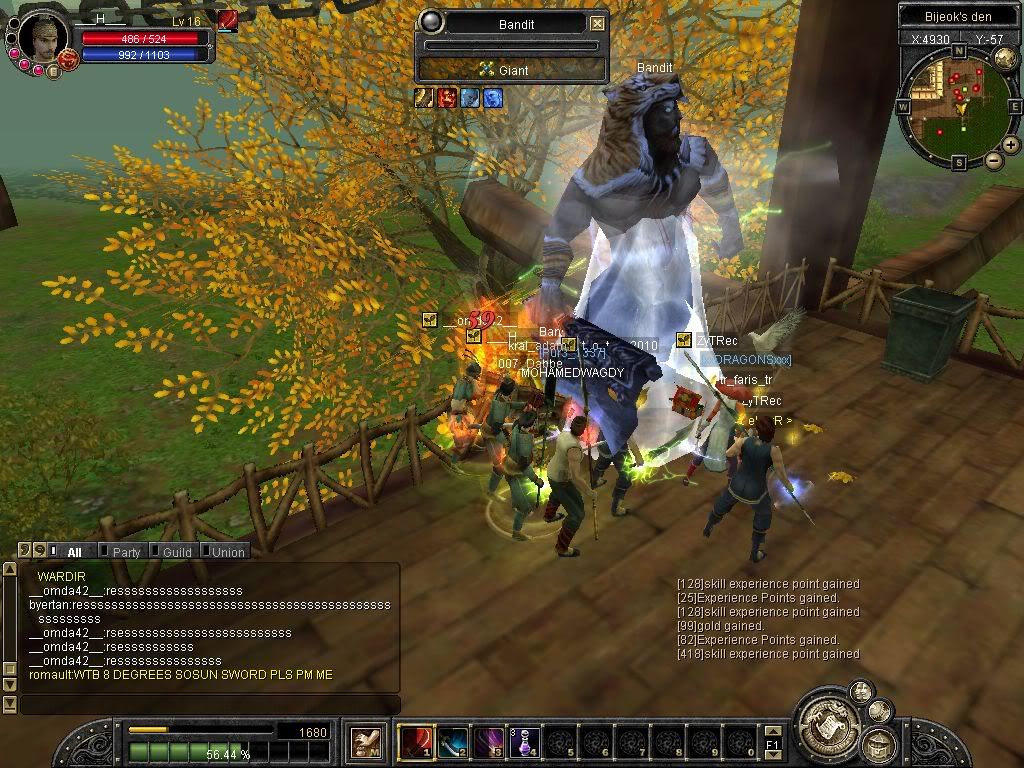1024x768 pixels.
Task: Switch to the Party chat tab
Action: point(126,551)
